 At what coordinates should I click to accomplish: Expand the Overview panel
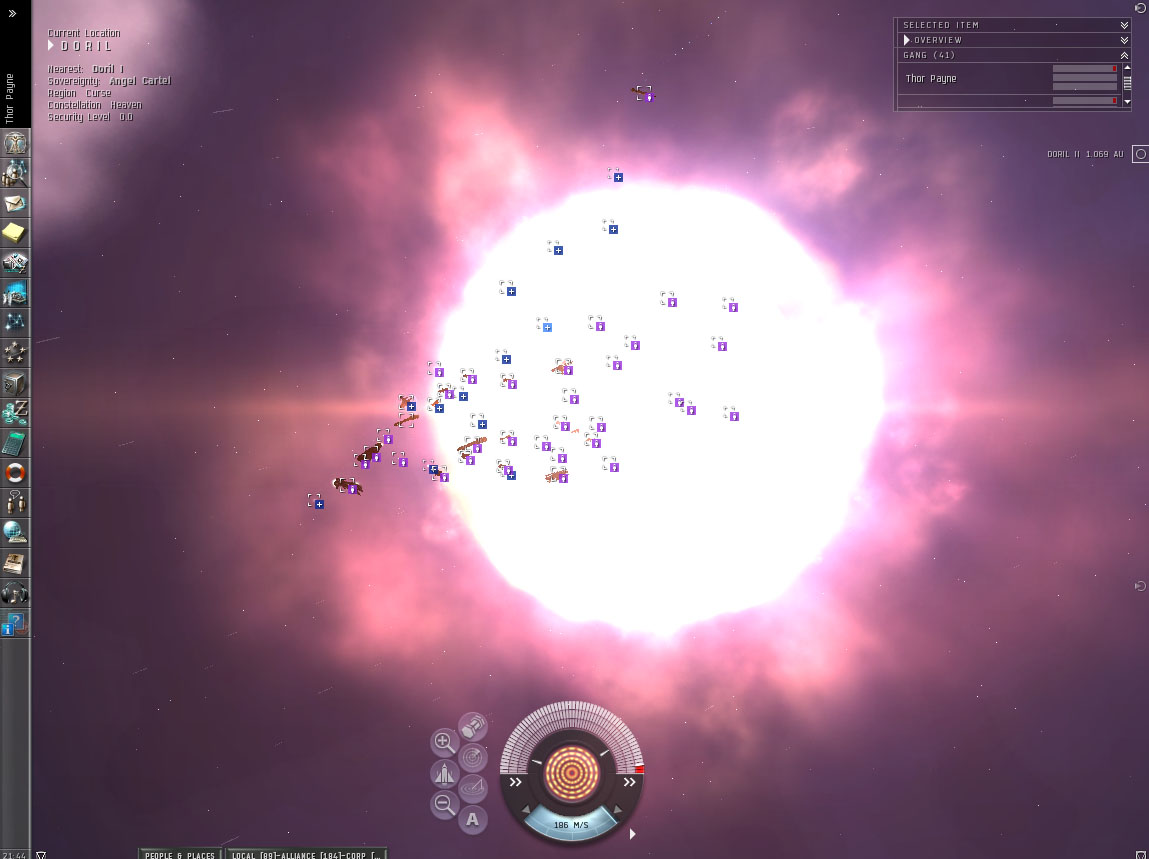tap(1124, 40)
